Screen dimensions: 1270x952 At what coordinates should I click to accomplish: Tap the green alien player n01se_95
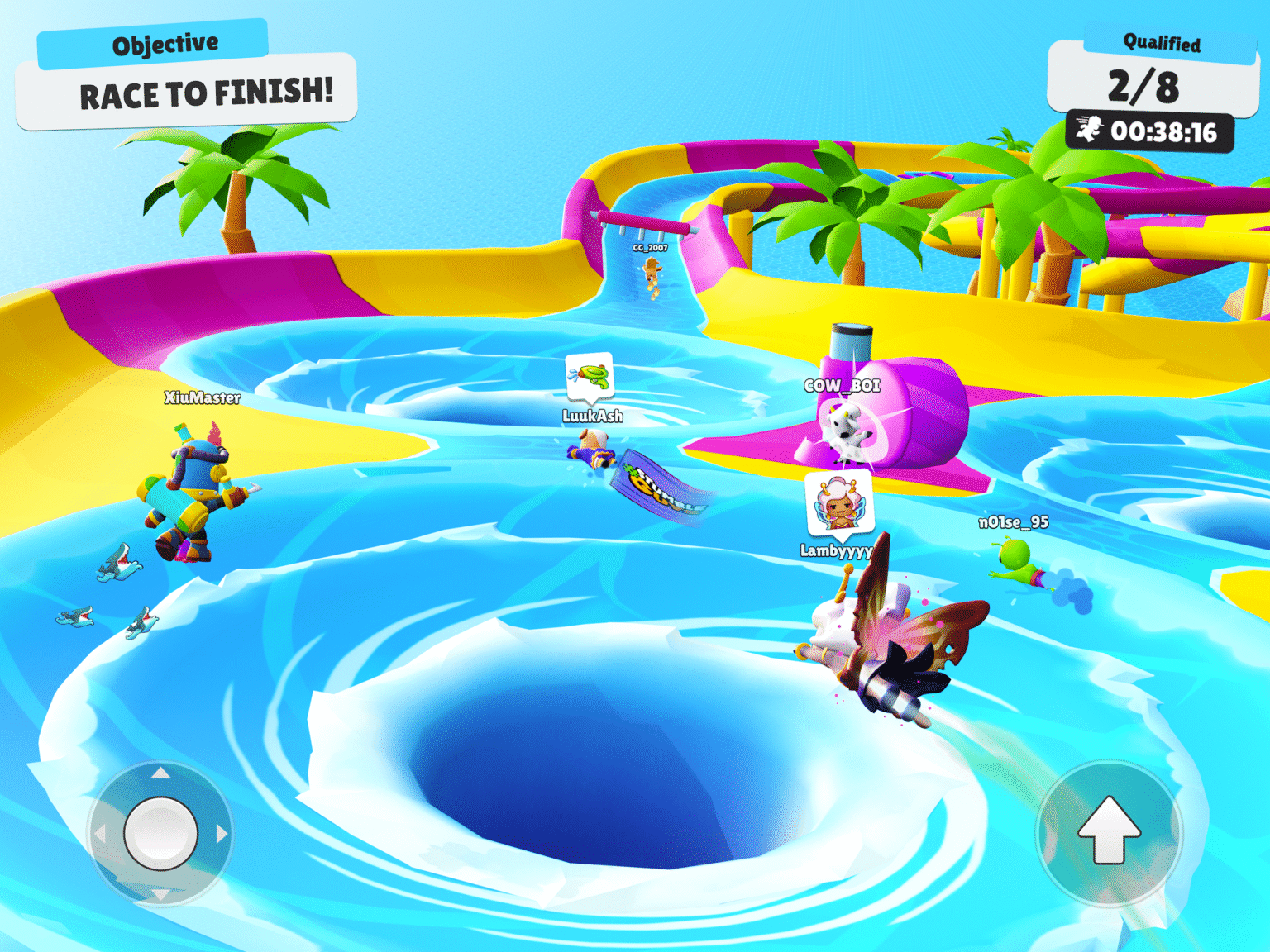1016,563
